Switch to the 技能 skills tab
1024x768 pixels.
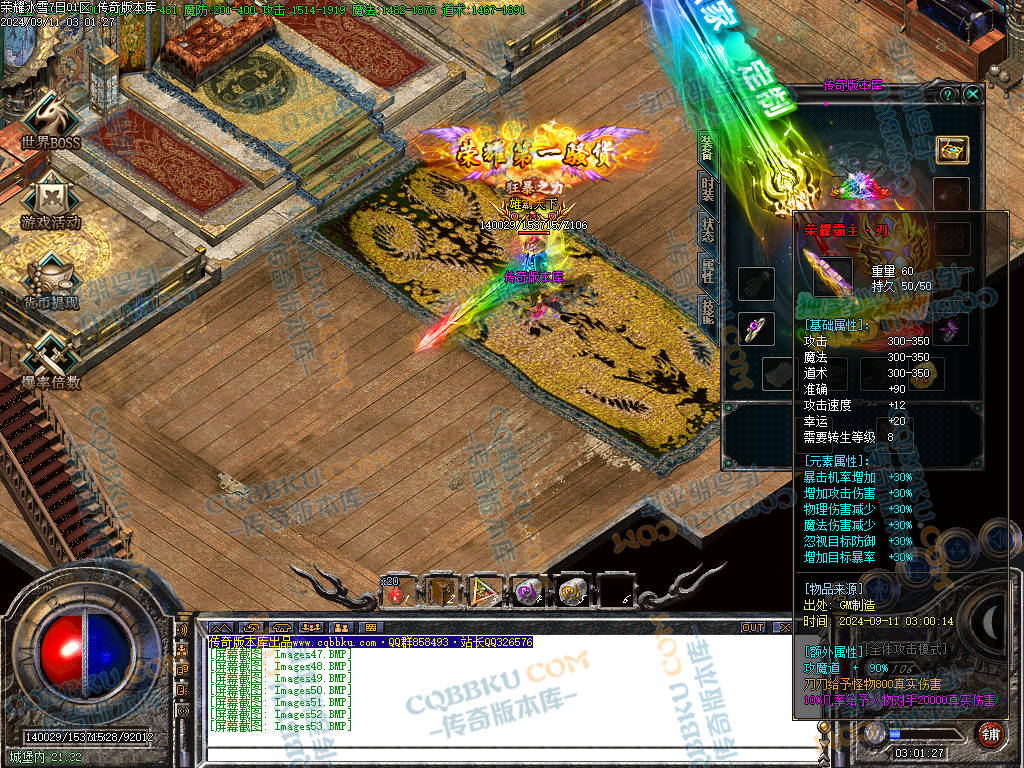(x=708, y=311)
